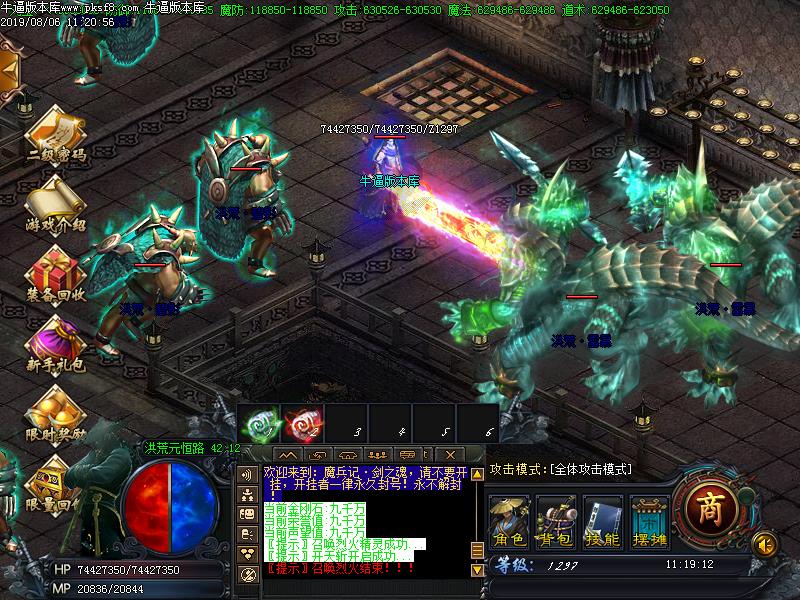Open the 背包 backpack inventory
This screenshot has width=800, height=600.
click(x=556, y=518)
